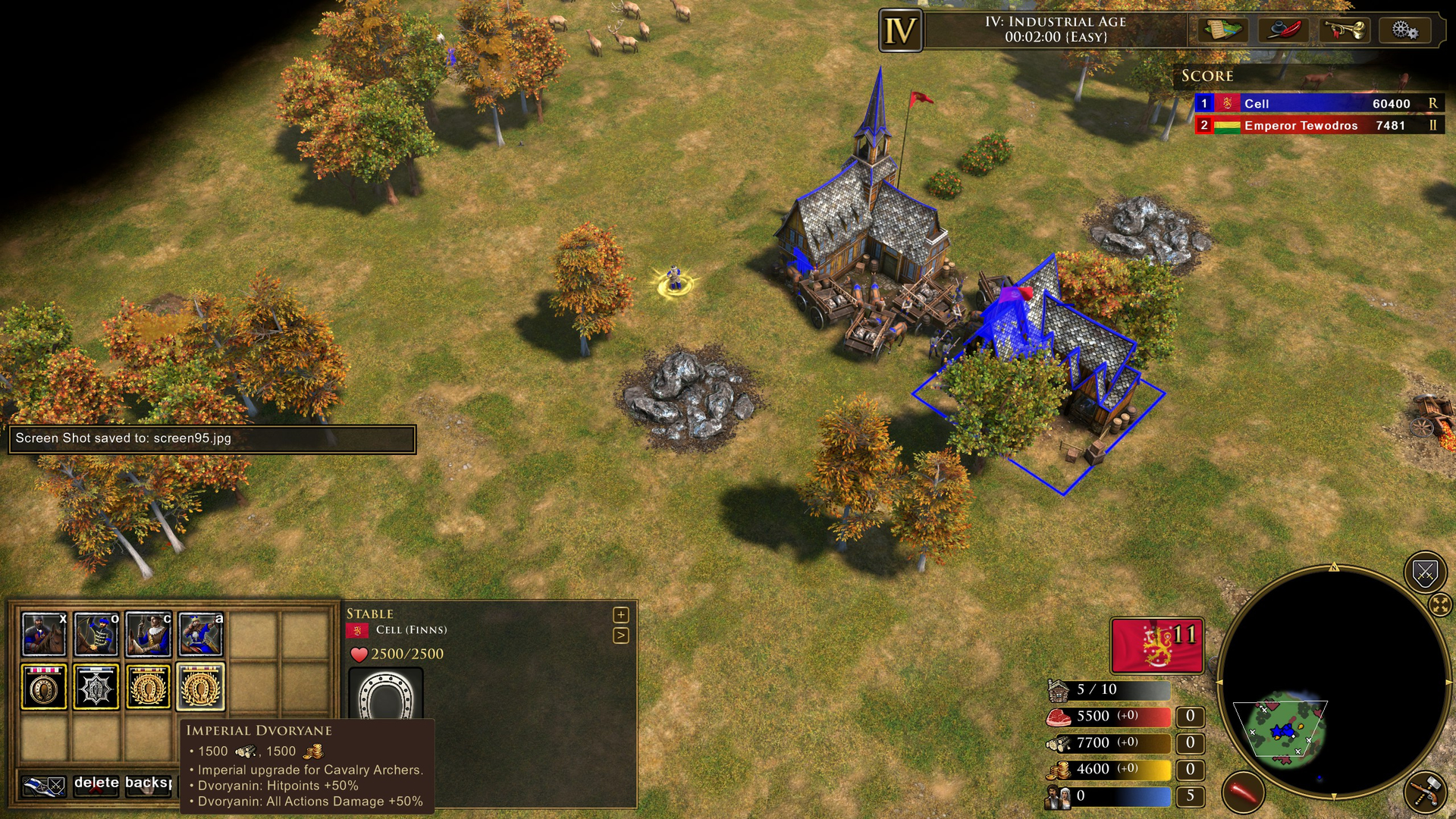The width and height of the screenshot is (1456, 819).
Task: Expand the Stable info panel with plus
Action: click(x=621, y=614)
